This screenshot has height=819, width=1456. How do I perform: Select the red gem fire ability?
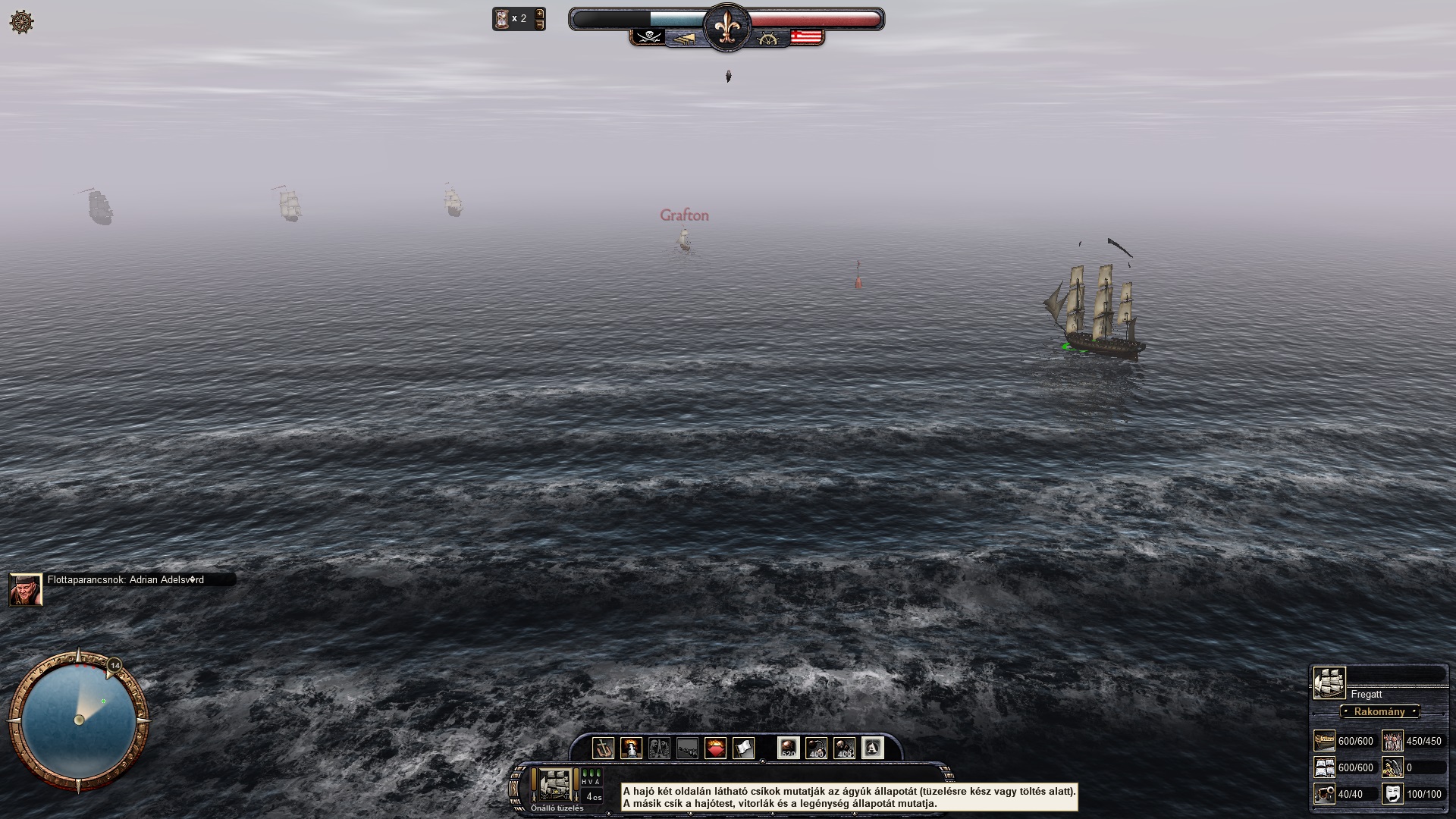coord(715,748)
